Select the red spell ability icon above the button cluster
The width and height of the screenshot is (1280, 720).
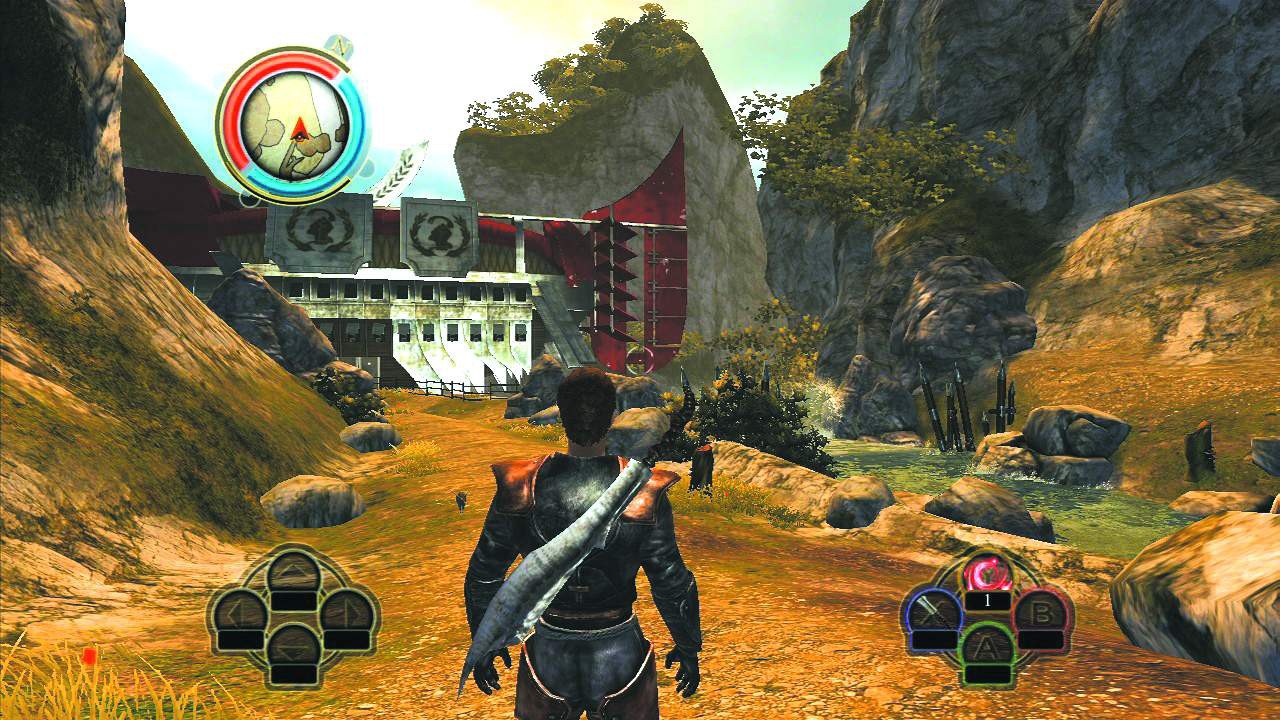click(x=987, y=571)
